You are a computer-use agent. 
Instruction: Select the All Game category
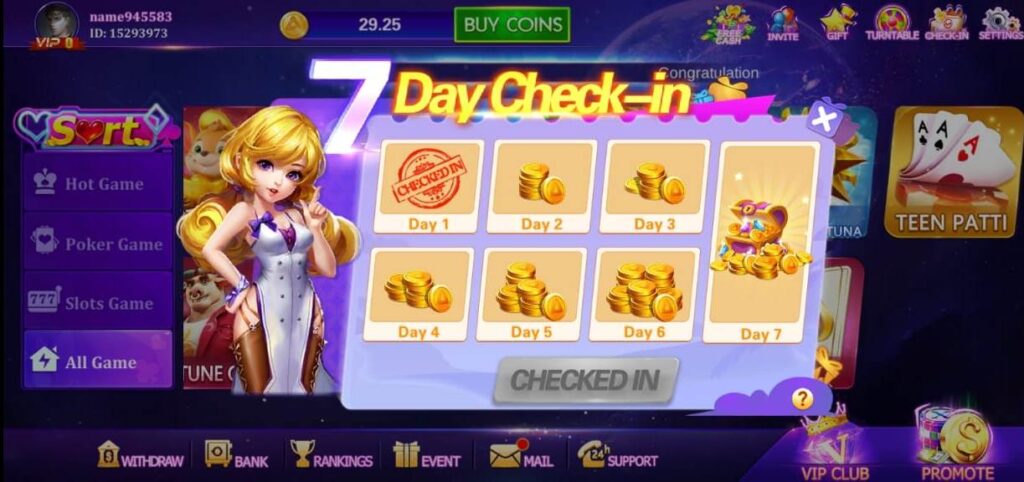click(98, 362)
